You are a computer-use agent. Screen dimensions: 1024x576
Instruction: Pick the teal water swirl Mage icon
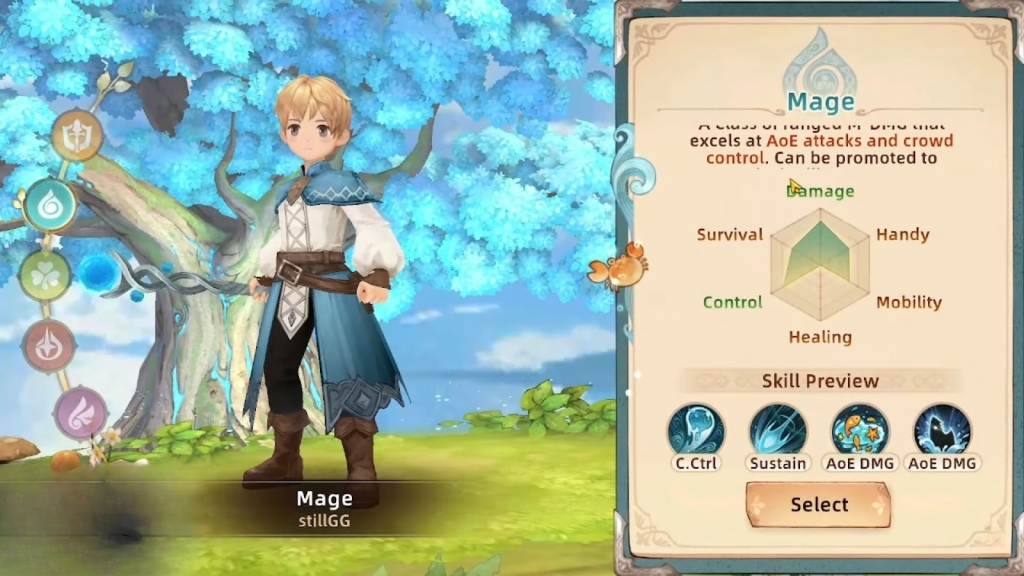pos(50,205)
